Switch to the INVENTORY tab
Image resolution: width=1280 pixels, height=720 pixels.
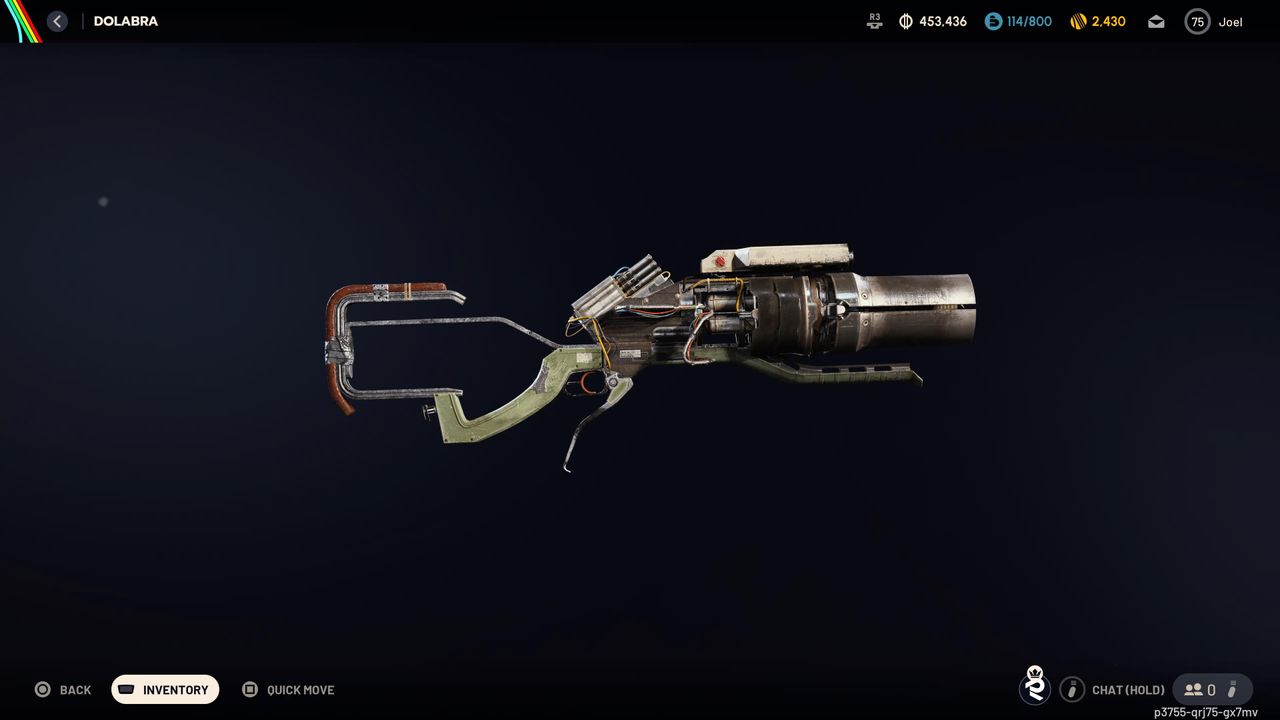[x=165, y=689]
